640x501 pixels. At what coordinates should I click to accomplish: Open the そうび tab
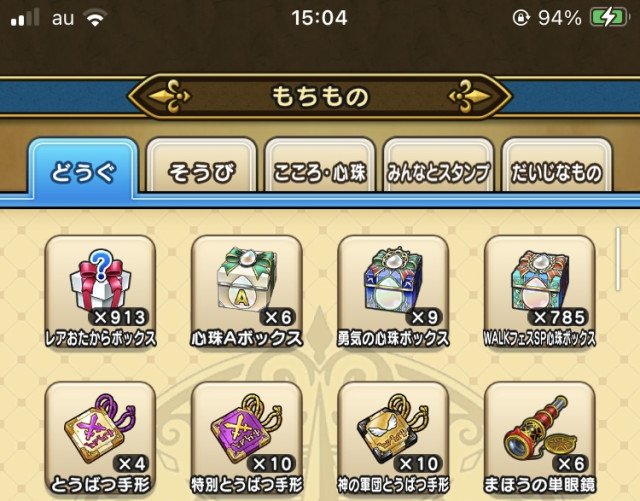[201, 172]
